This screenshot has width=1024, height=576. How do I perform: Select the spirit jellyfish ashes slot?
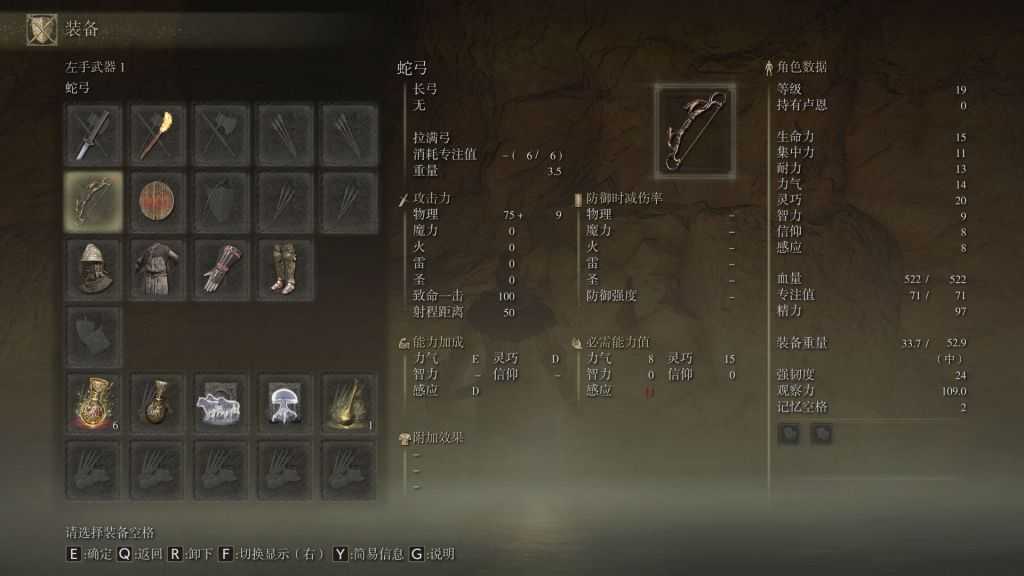(x=285, y=403)
